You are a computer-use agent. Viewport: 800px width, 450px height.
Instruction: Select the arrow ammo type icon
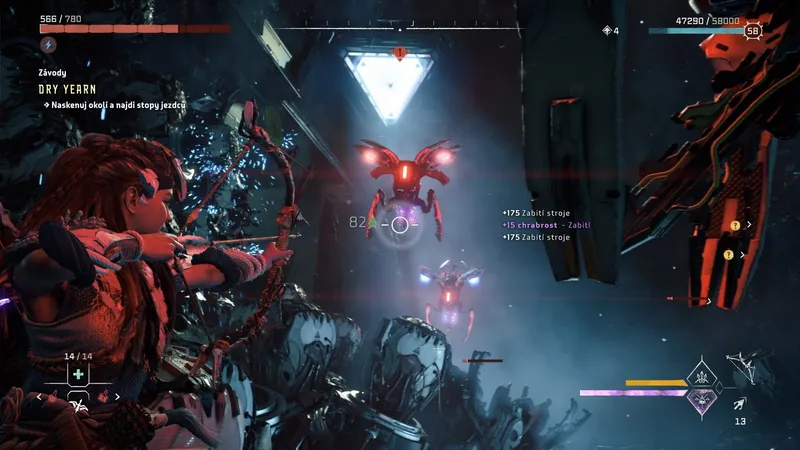pos(739,403)
